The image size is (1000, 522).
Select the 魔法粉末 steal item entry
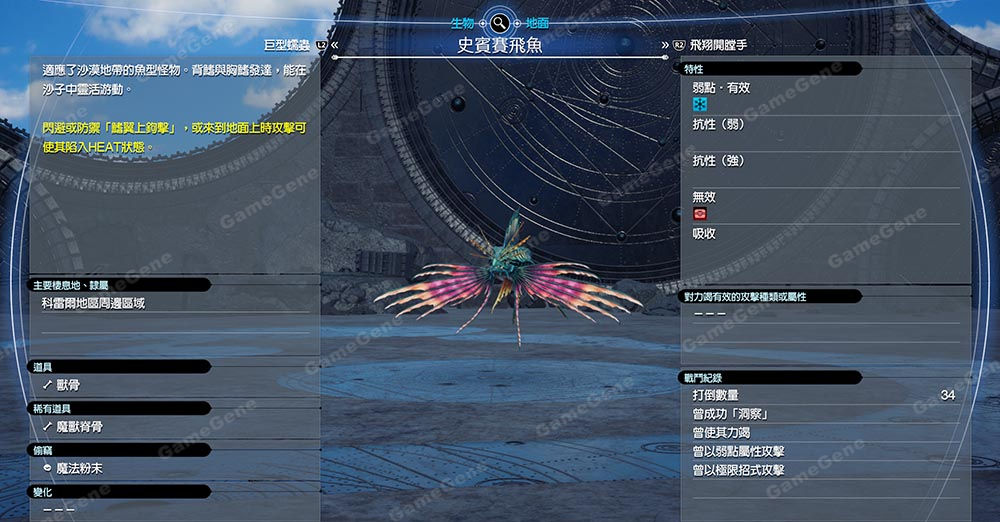pos(80,468)
